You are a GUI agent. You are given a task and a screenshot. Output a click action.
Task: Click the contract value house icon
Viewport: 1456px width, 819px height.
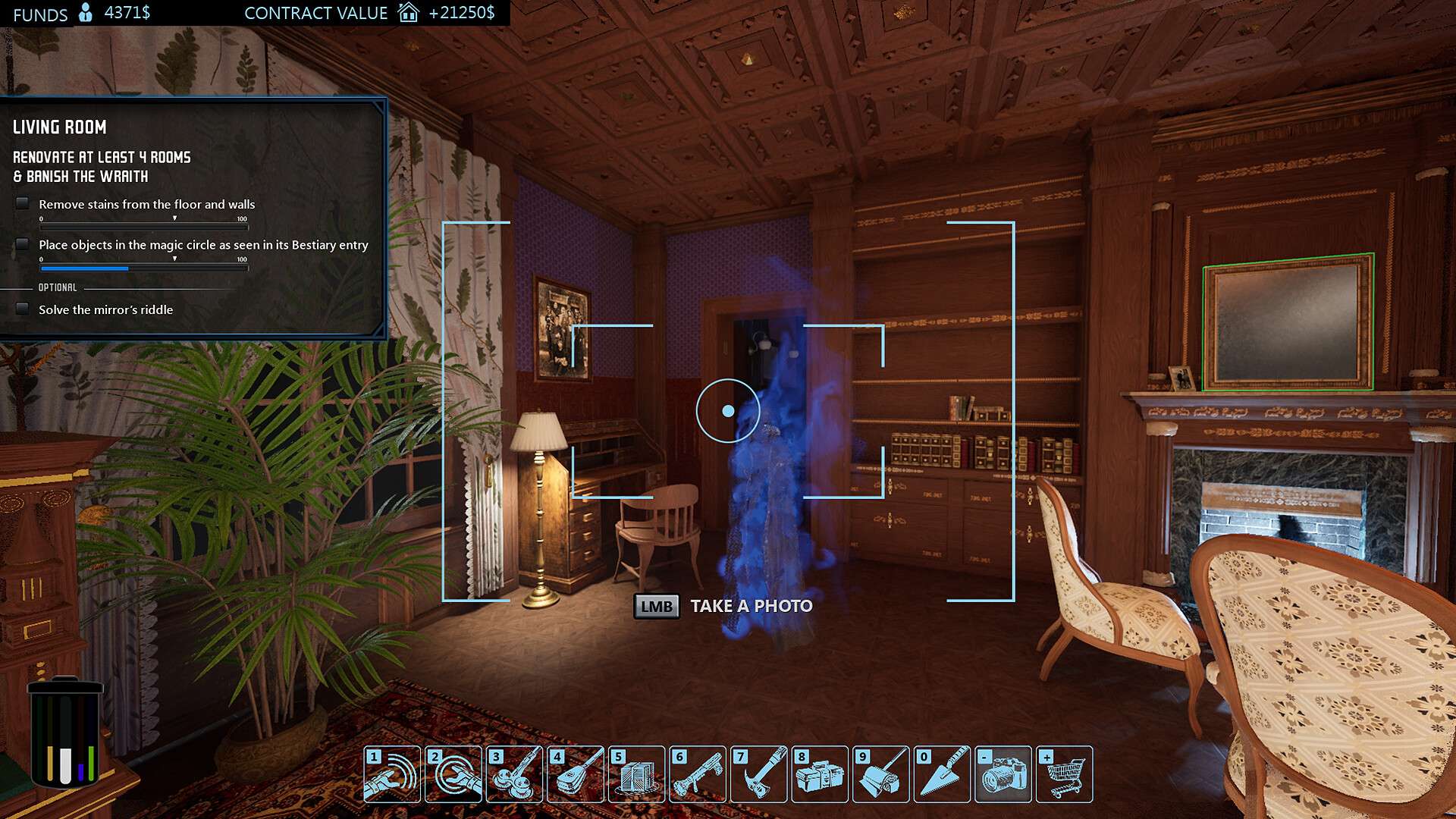pos(409,12)
